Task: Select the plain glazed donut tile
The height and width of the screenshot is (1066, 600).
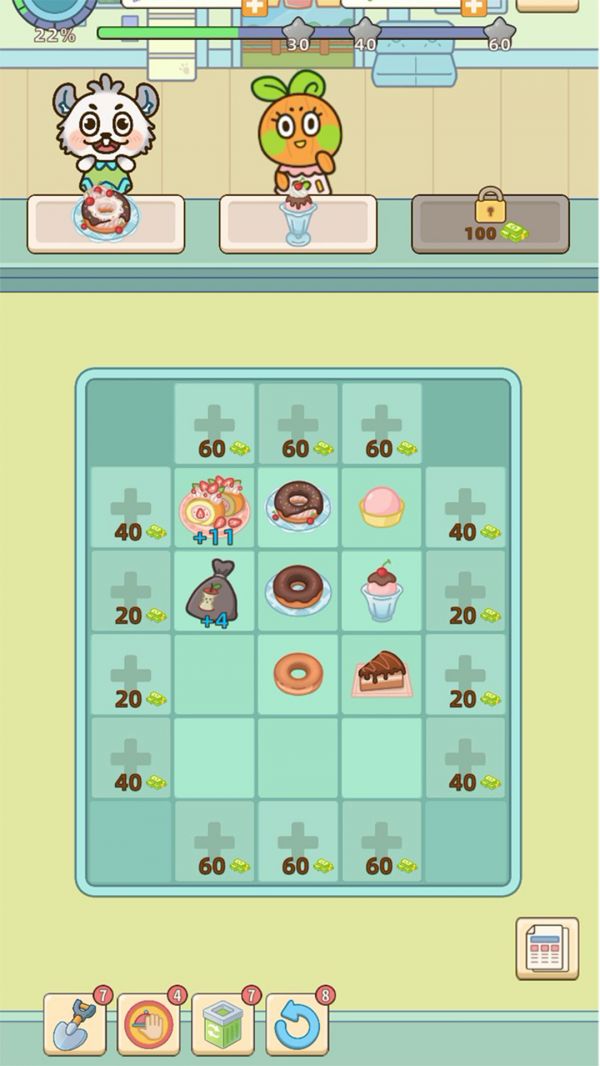Action: point(298,674)
